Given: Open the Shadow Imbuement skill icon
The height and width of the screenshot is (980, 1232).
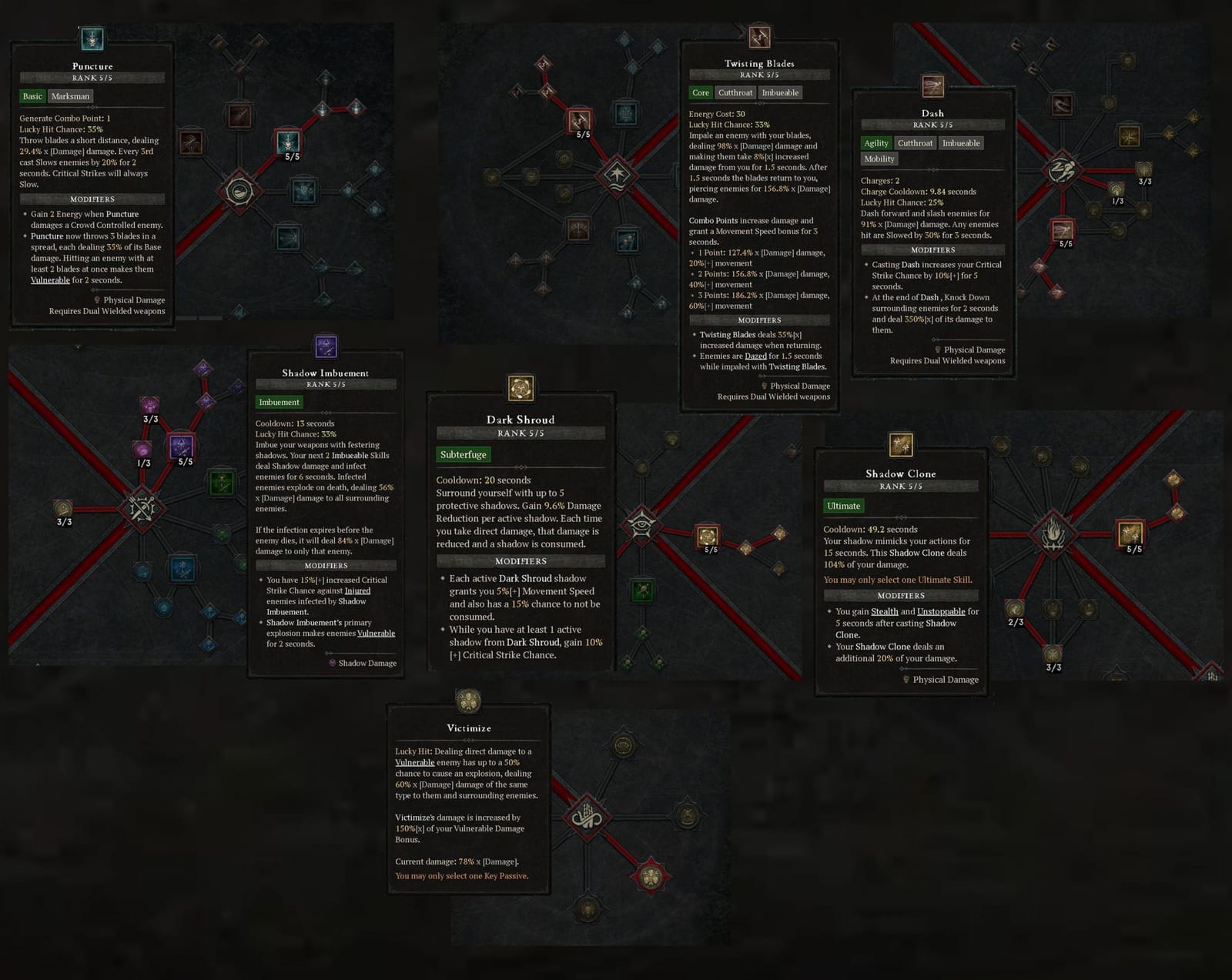Looking at the screenshot, I should tap(326, 346).
